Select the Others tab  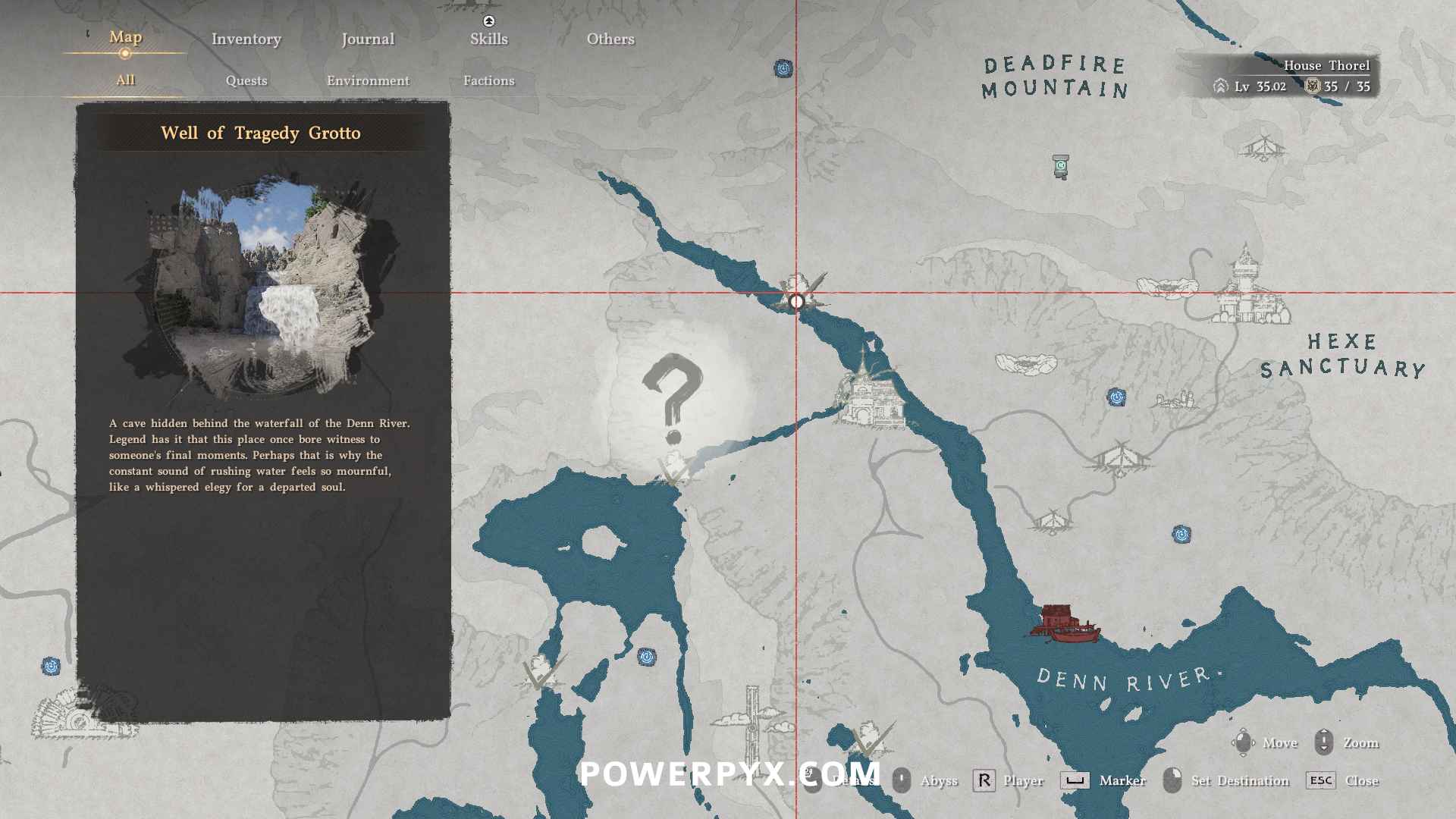point(610,39)
